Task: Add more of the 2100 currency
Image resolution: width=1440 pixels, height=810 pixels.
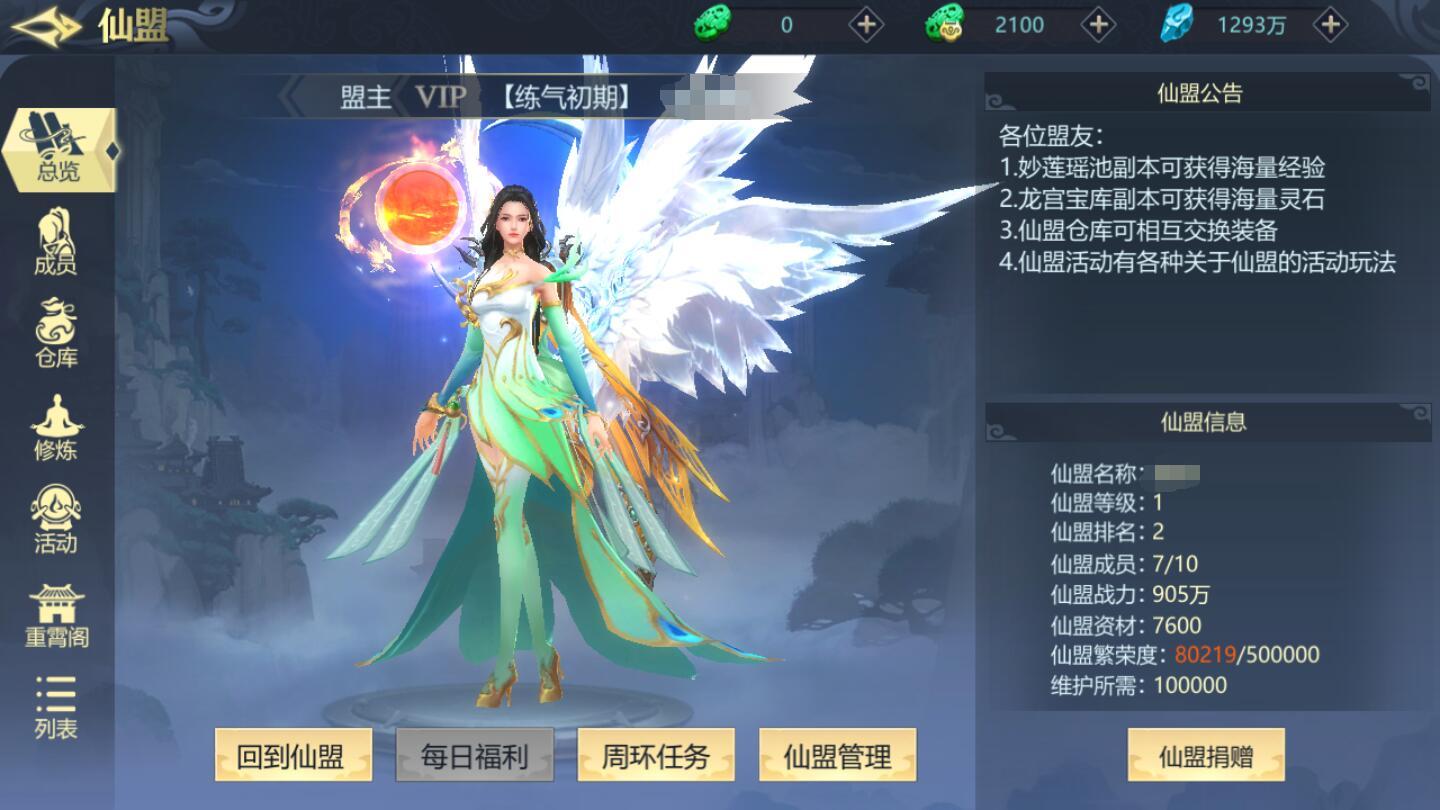Action: (x=1098, y=25)
